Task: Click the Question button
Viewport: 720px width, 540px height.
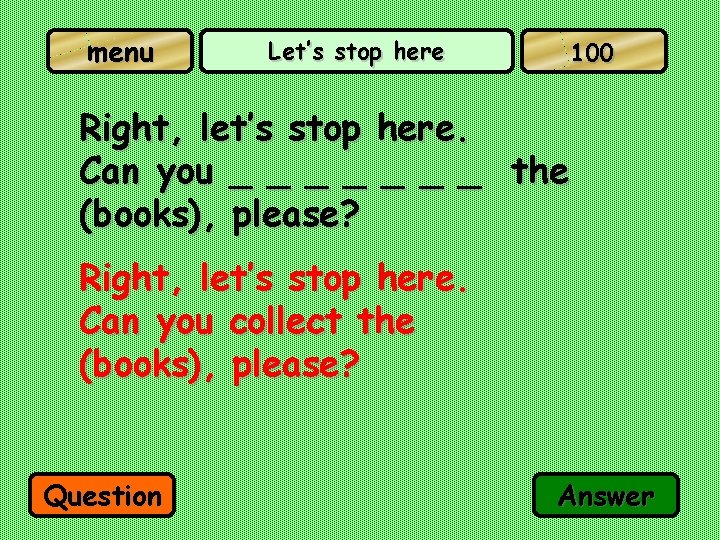Action: click(x=103, y=495)
